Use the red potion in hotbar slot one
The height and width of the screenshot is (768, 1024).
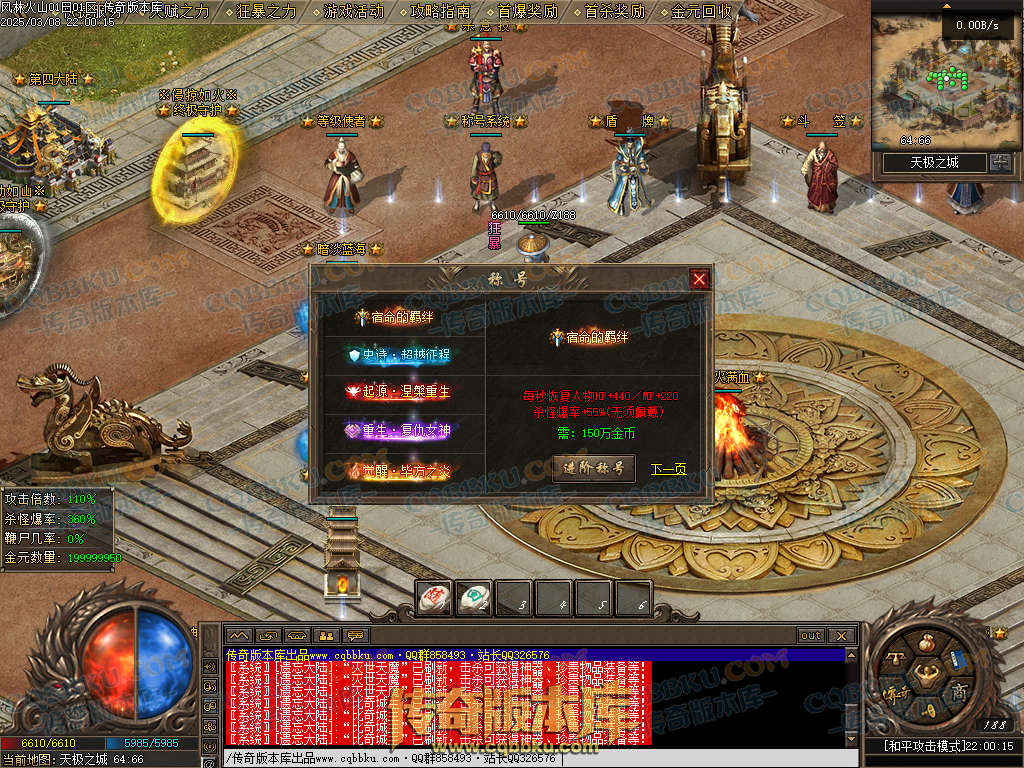434,598
